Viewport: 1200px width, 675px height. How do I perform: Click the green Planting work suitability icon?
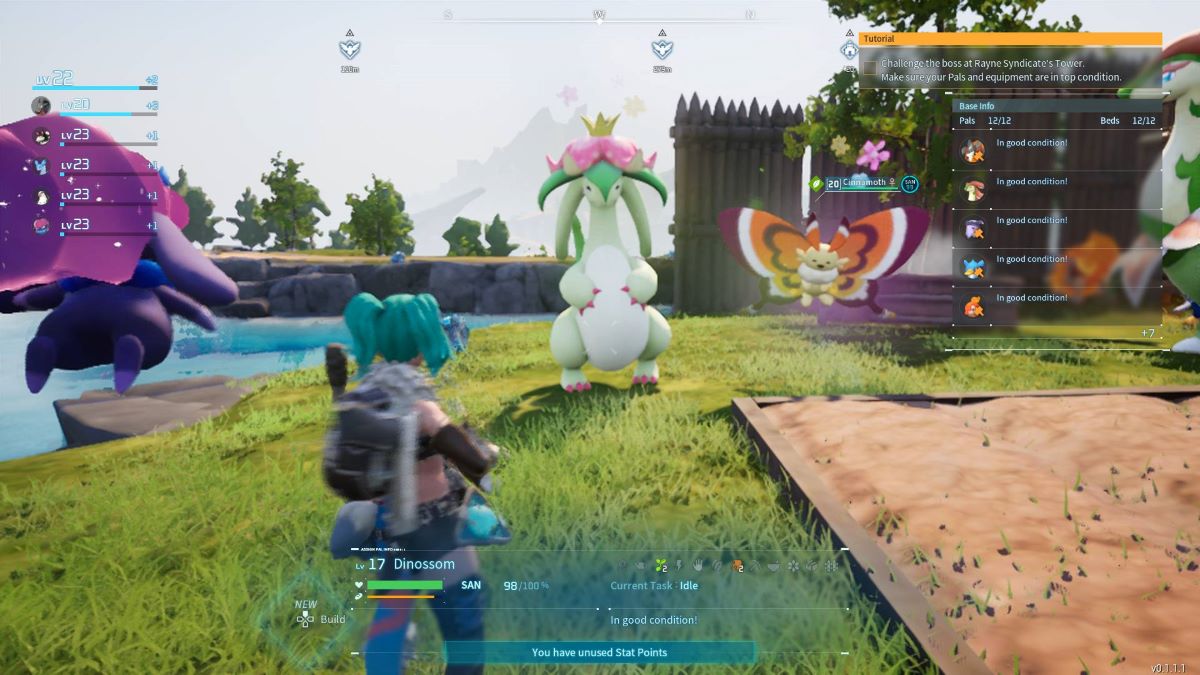tap(660, 566)
